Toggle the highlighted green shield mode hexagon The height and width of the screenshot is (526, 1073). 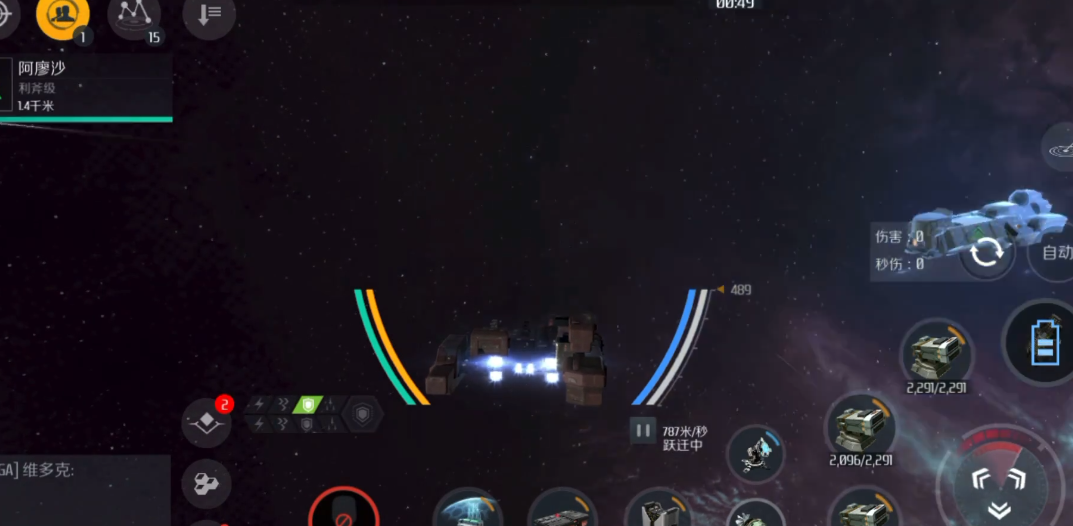308,404
